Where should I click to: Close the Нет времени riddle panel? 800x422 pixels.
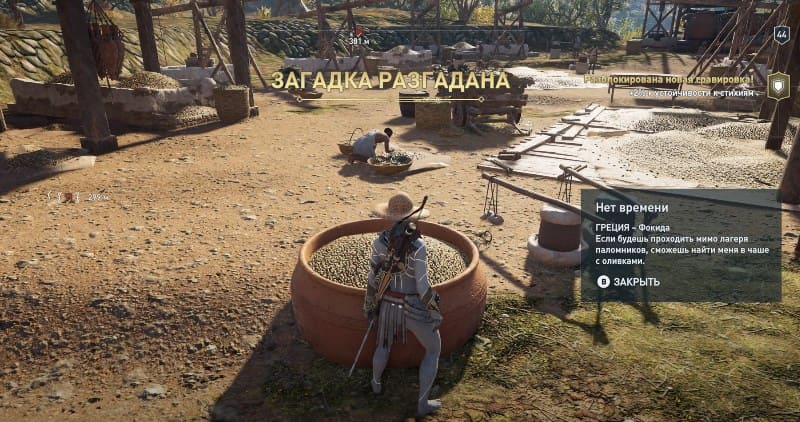(629, 282)
